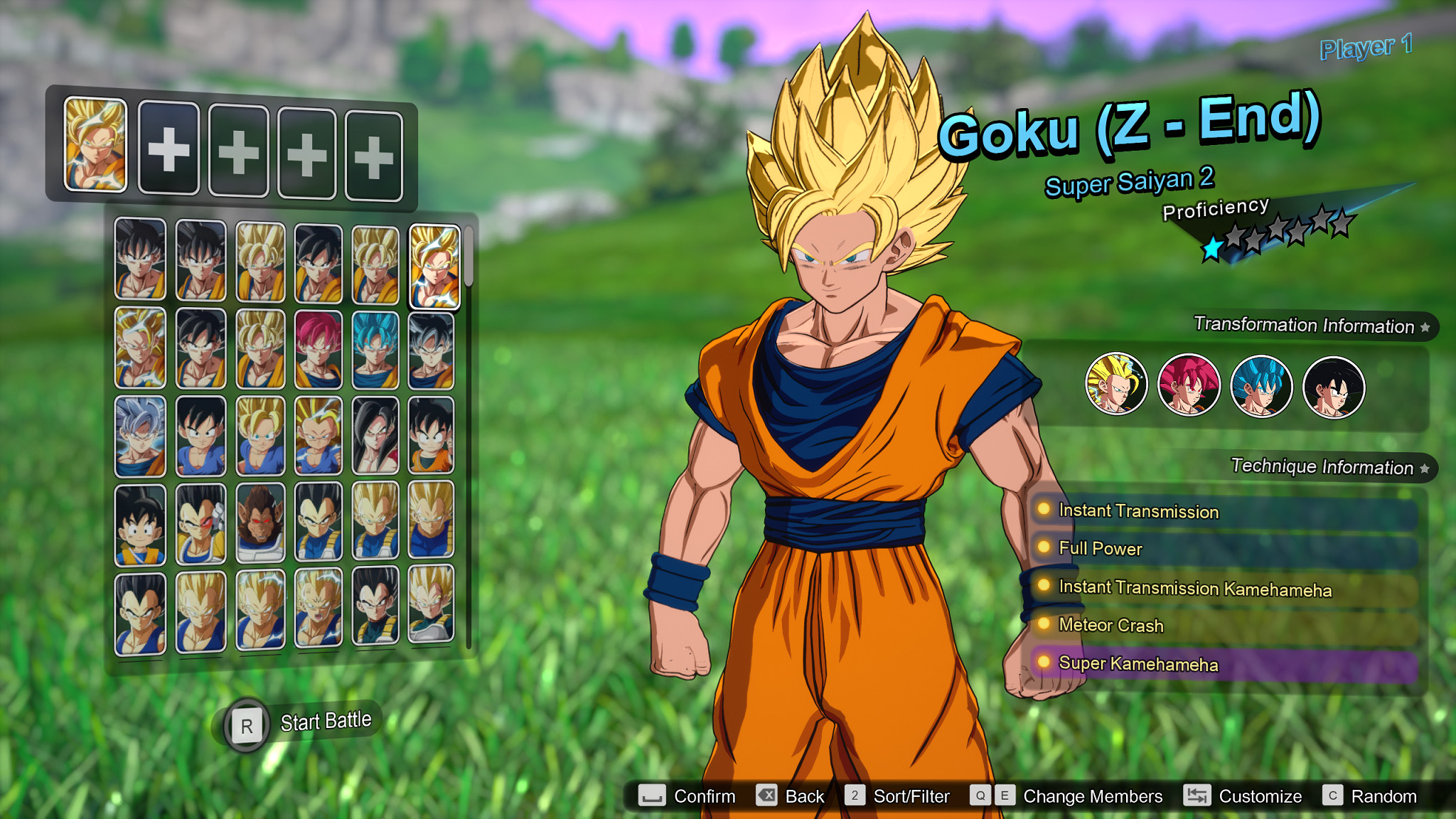Image resolution: width=1456 pixels, height=819 pixels.
Task: Select Ultra Instinct Goku in the roster
Action: [140, 435]
